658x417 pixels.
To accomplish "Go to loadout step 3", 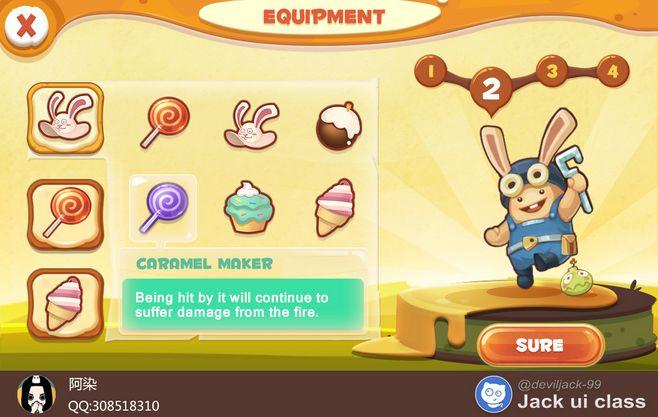I will (x=551, y=71).
